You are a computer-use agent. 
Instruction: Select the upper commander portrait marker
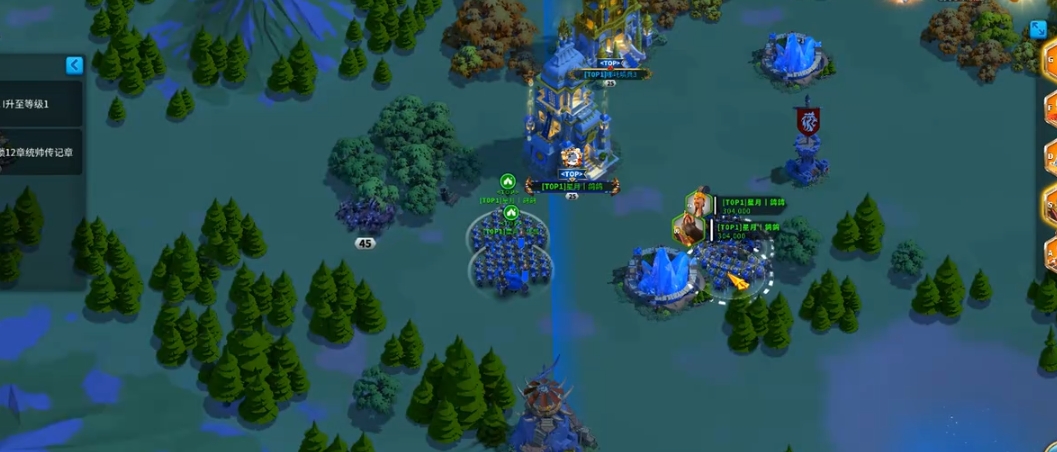698,206
